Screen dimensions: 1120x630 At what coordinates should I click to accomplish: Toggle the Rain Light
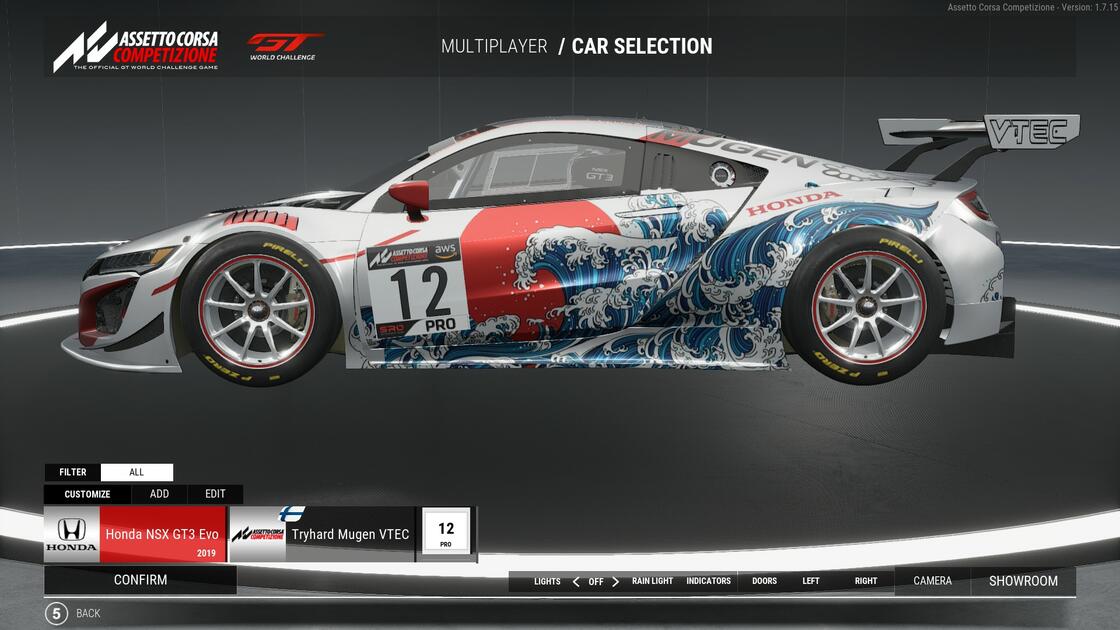pos(652,581)
